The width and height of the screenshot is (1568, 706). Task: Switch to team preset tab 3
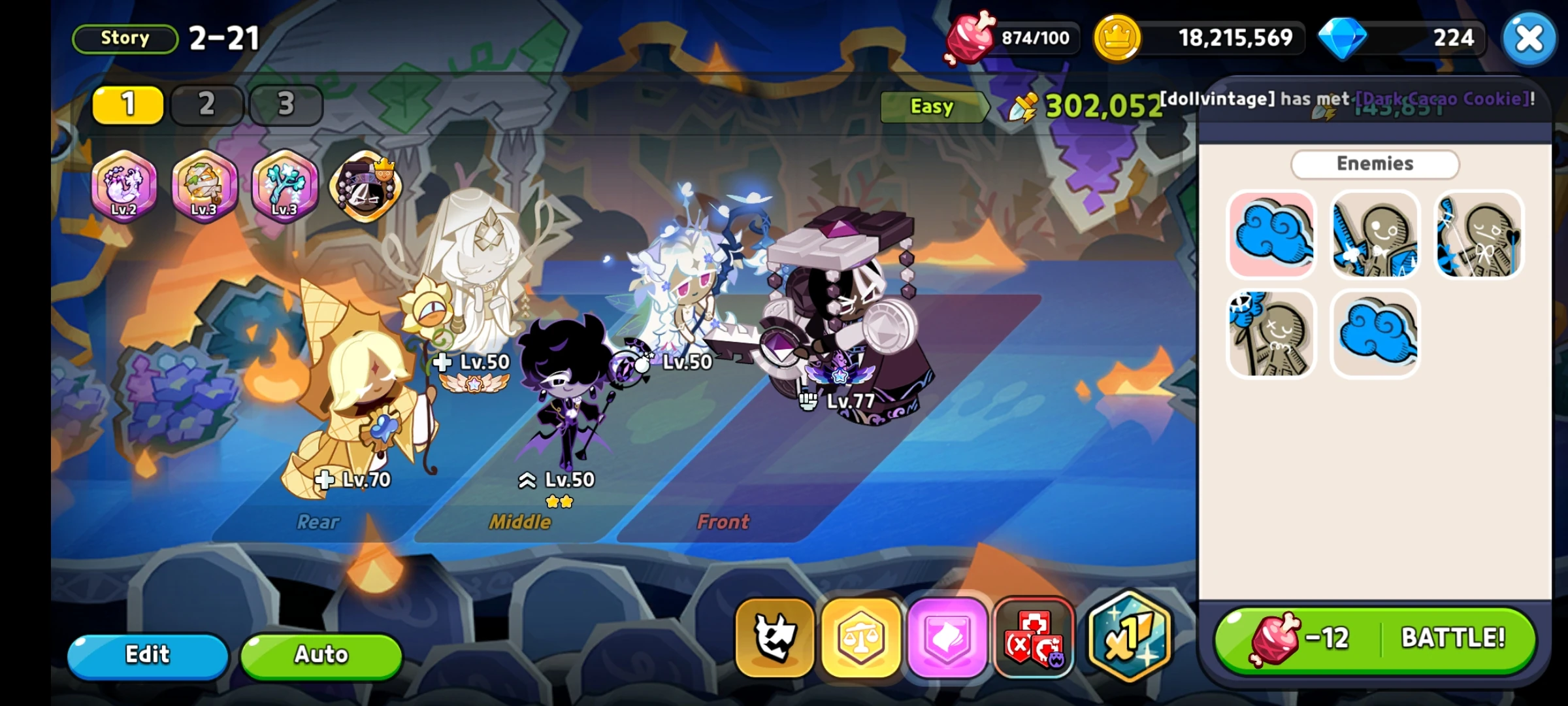pos(286,105)
